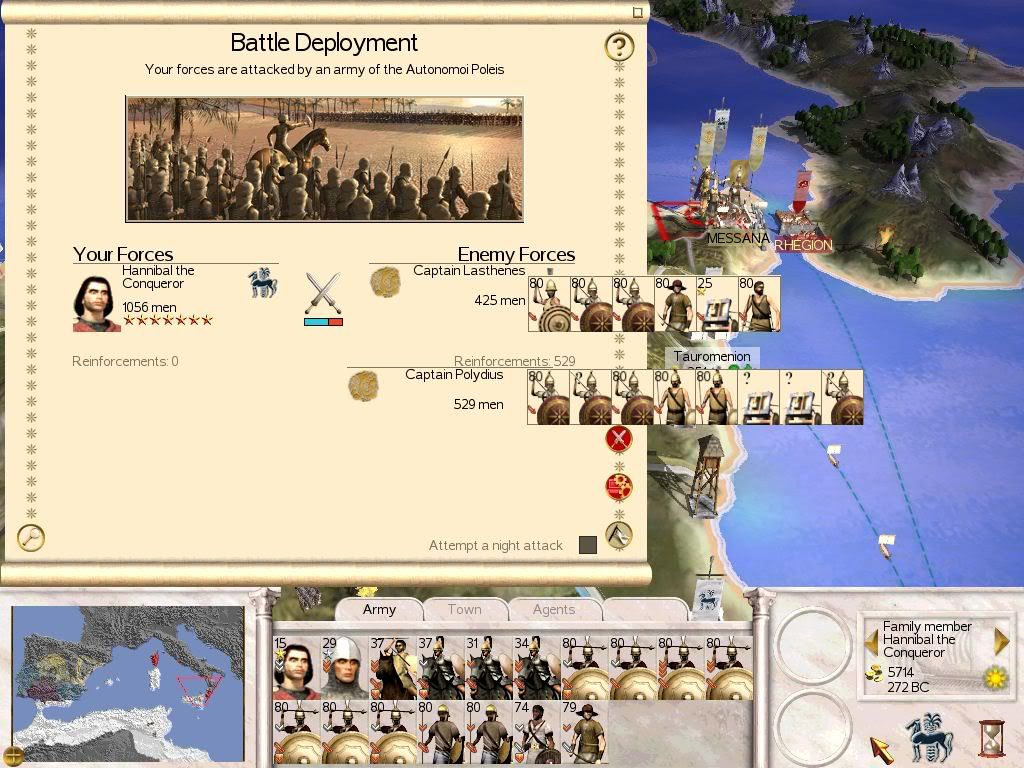Click the Captain Lasthenes faction emblem
The image size is (1024, 768).
click(385, 282)
